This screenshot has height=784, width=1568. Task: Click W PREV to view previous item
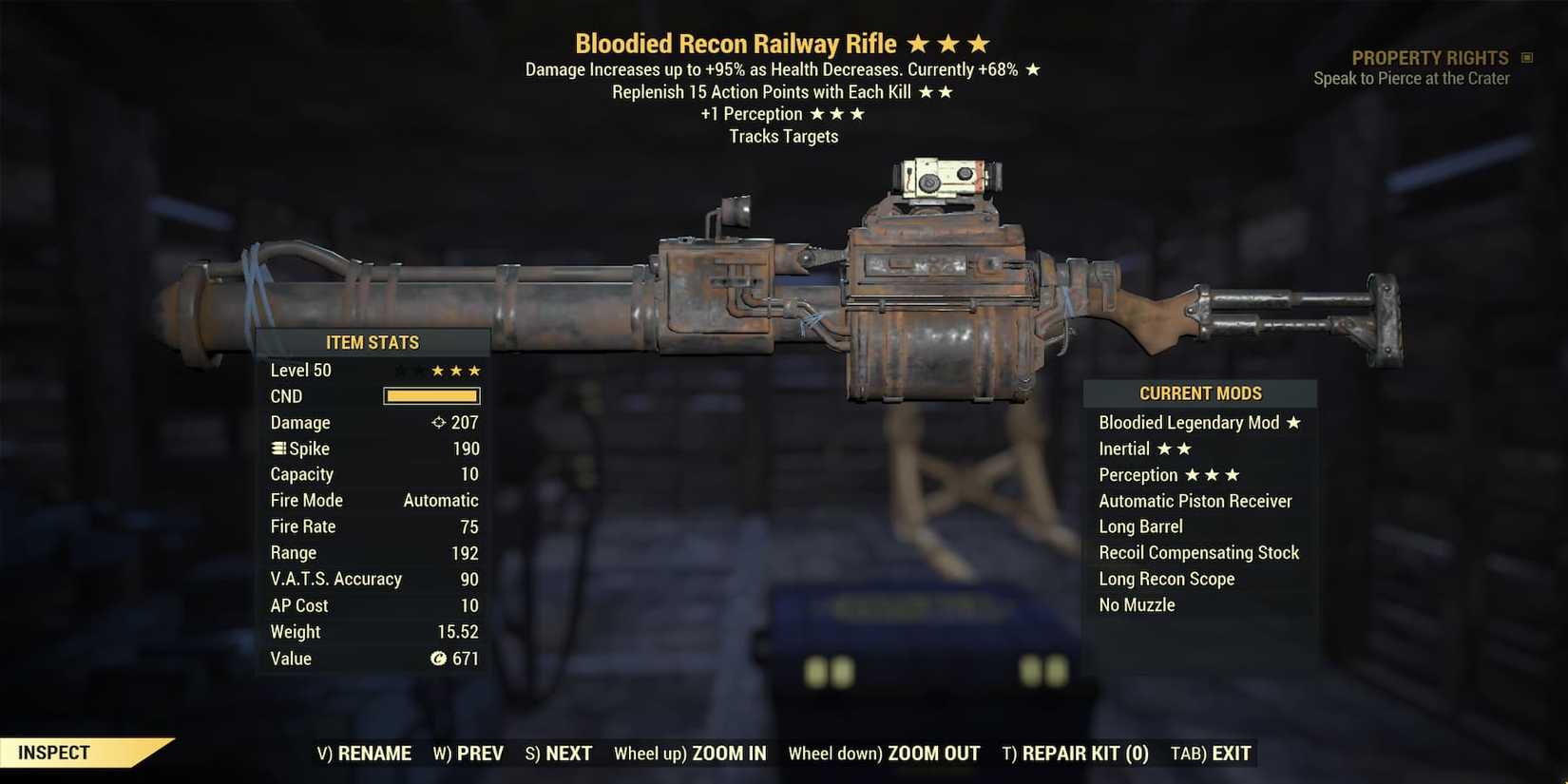(468, 753)
